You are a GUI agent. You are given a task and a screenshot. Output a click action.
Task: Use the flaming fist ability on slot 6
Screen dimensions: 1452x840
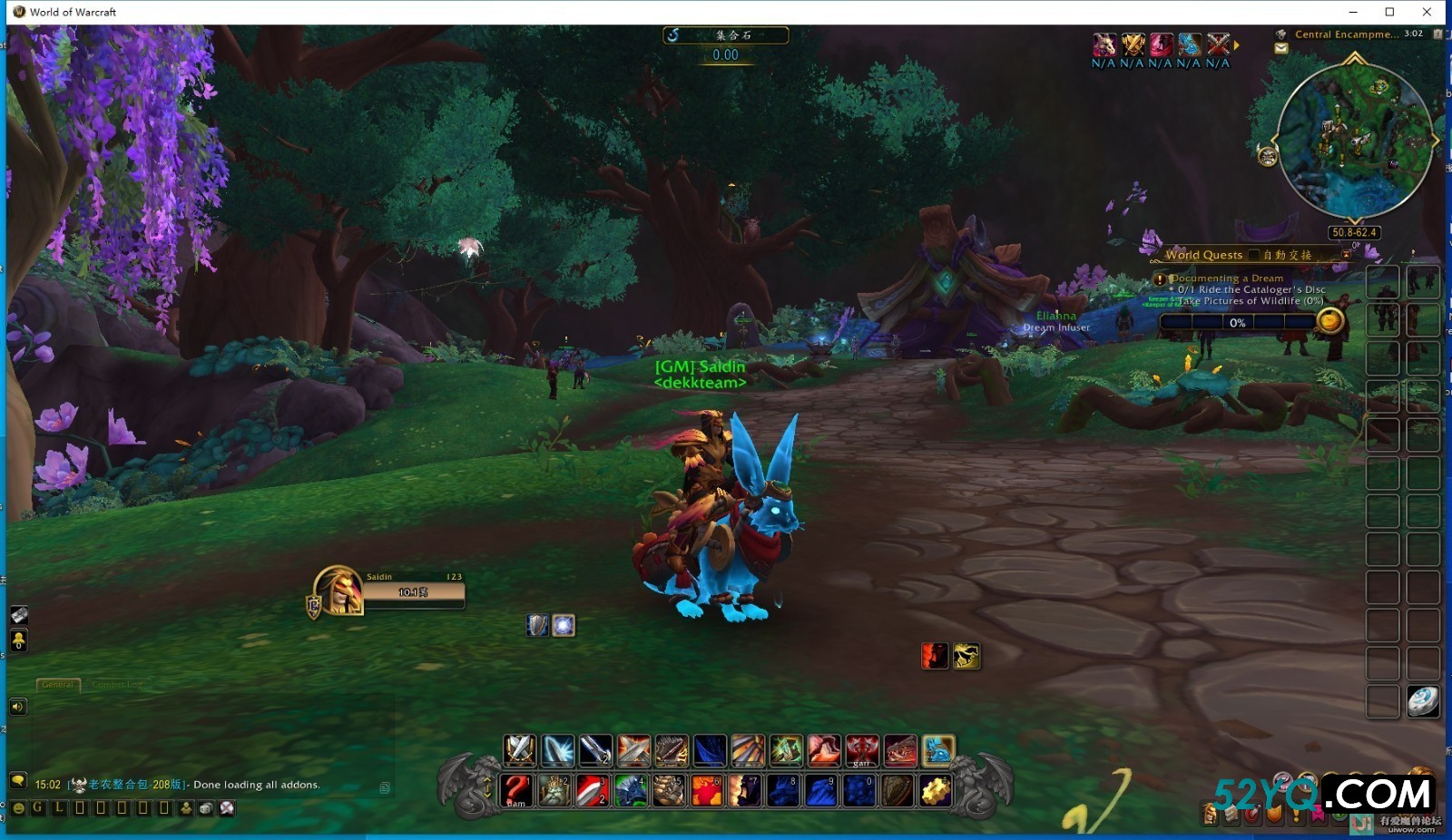coord(707,790)
